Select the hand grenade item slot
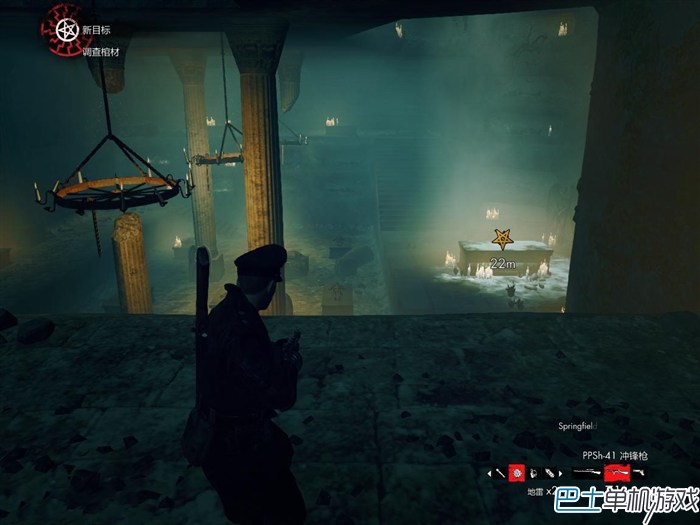Image resolution: width=700 pixels, height=525 pixels. [x=533, y=472]
